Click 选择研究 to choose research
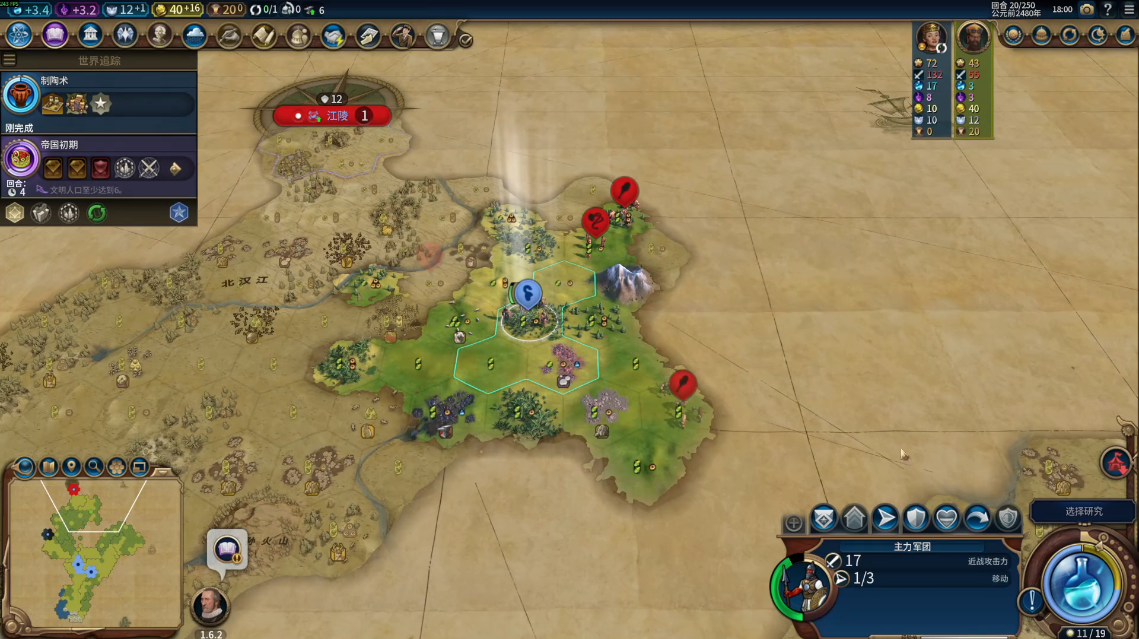Image resolution: width=1139 pixels, height=639 pixels. [x=1083, y=511]
